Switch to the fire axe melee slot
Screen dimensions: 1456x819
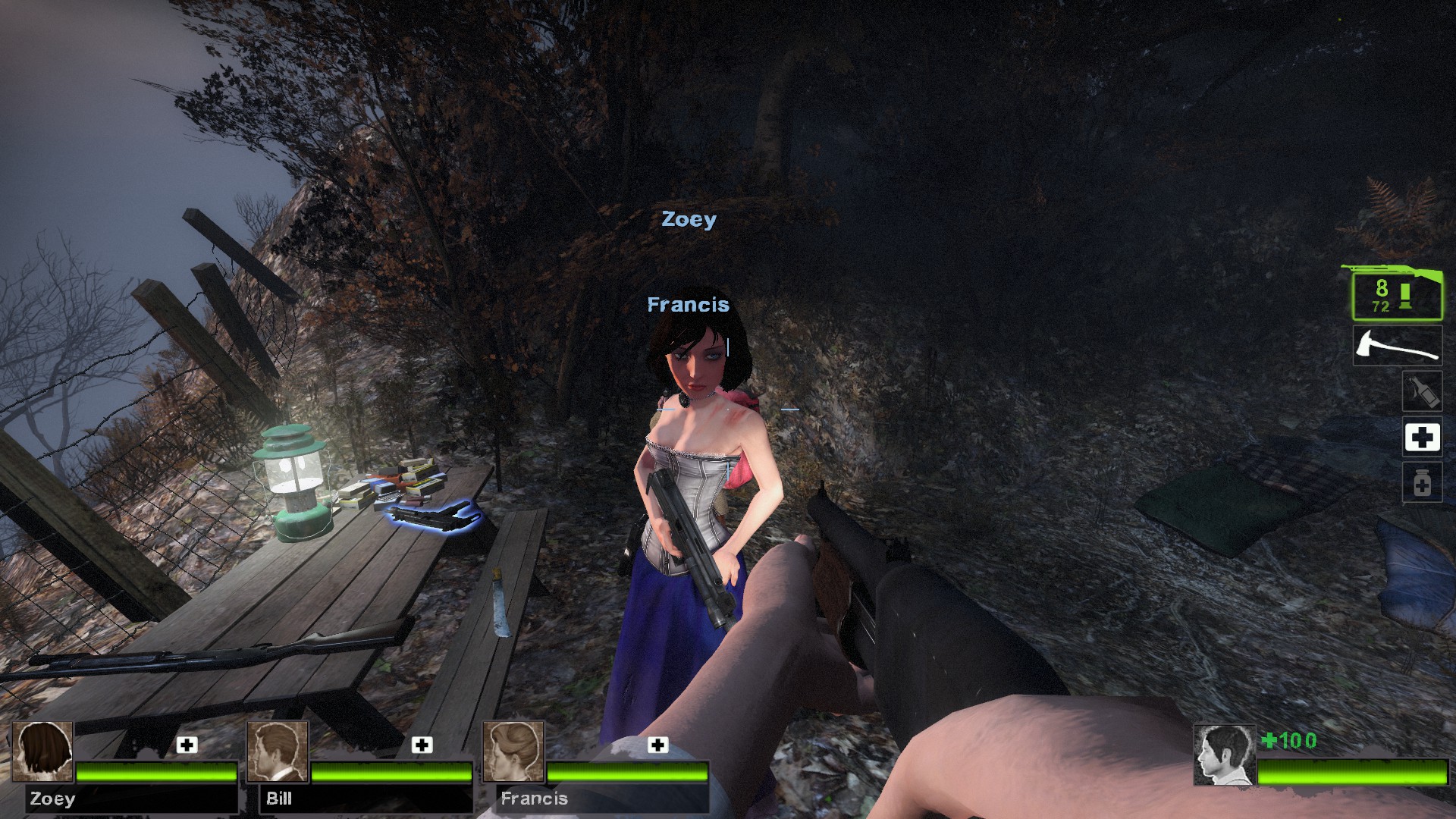coord(1398,346)
